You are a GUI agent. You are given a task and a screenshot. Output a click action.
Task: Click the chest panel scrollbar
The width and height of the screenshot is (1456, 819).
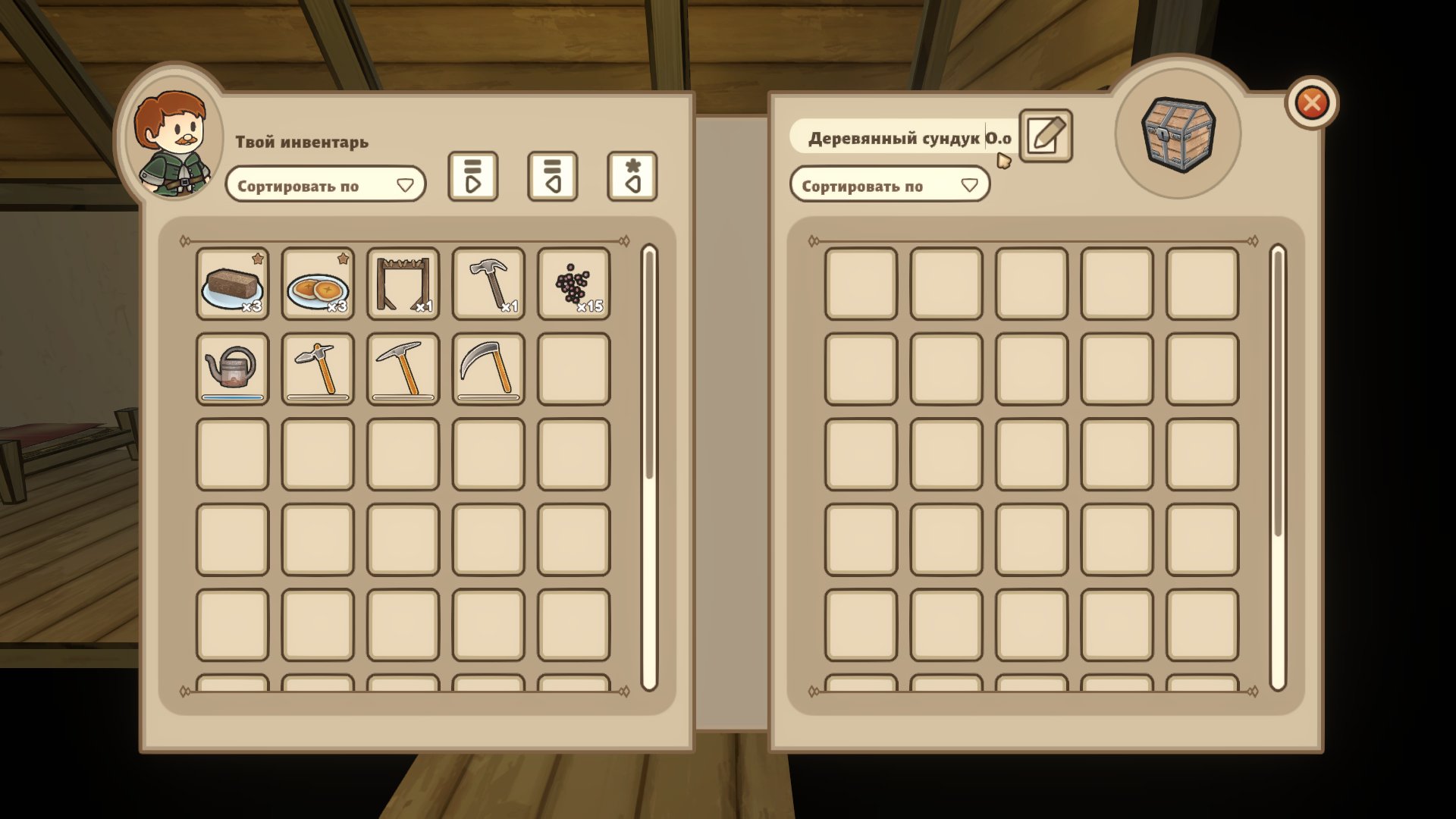1278,394
